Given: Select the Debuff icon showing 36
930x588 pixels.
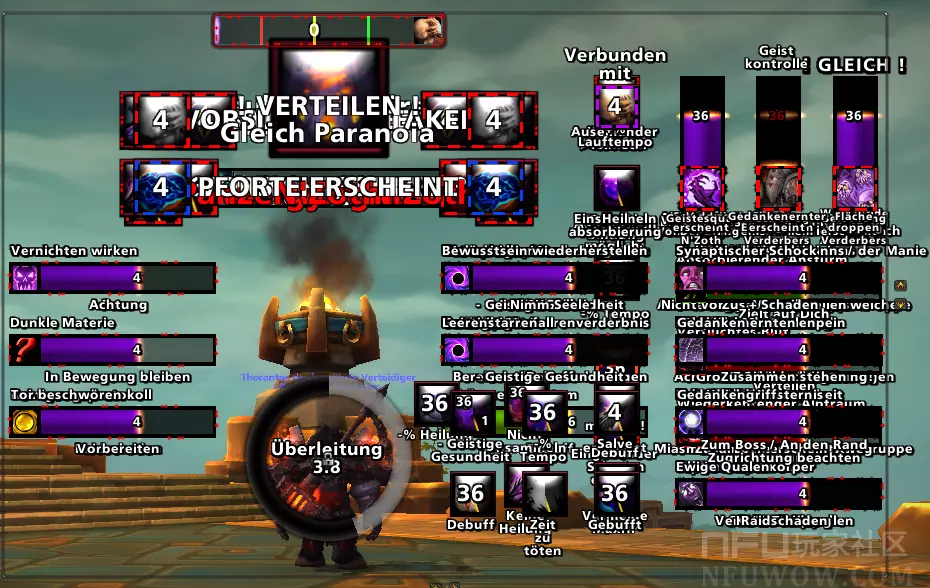Looking at the screenshot, I should pyautogui.click(x=470, y=492).
